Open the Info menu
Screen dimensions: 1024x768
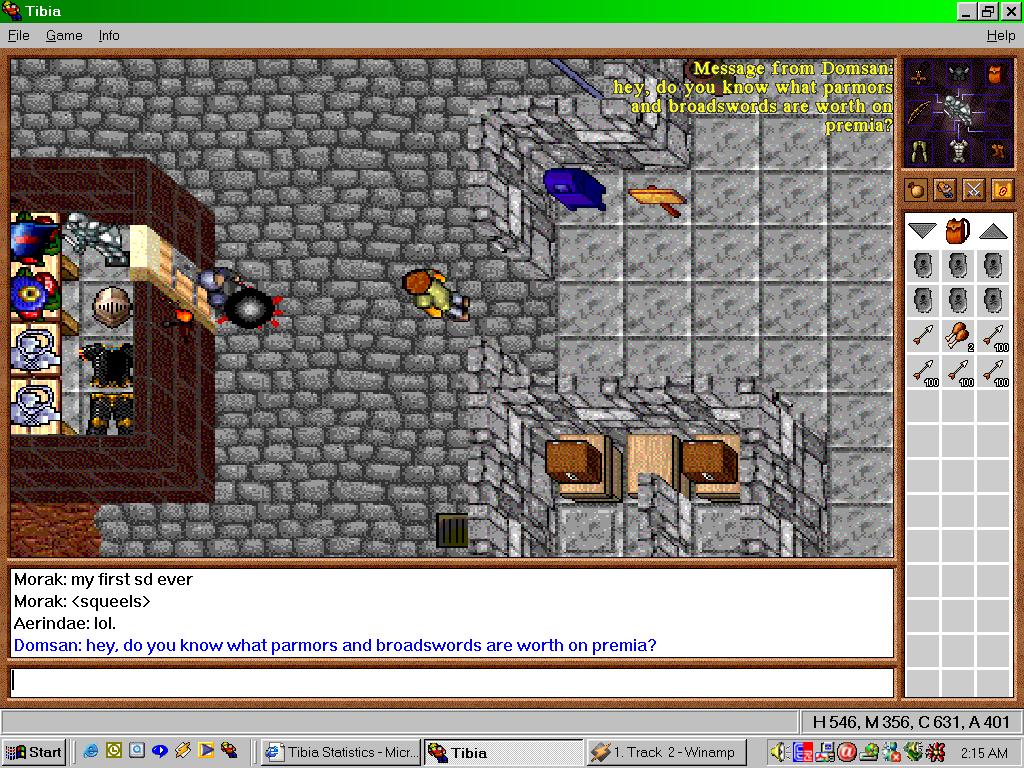point(109,35)
